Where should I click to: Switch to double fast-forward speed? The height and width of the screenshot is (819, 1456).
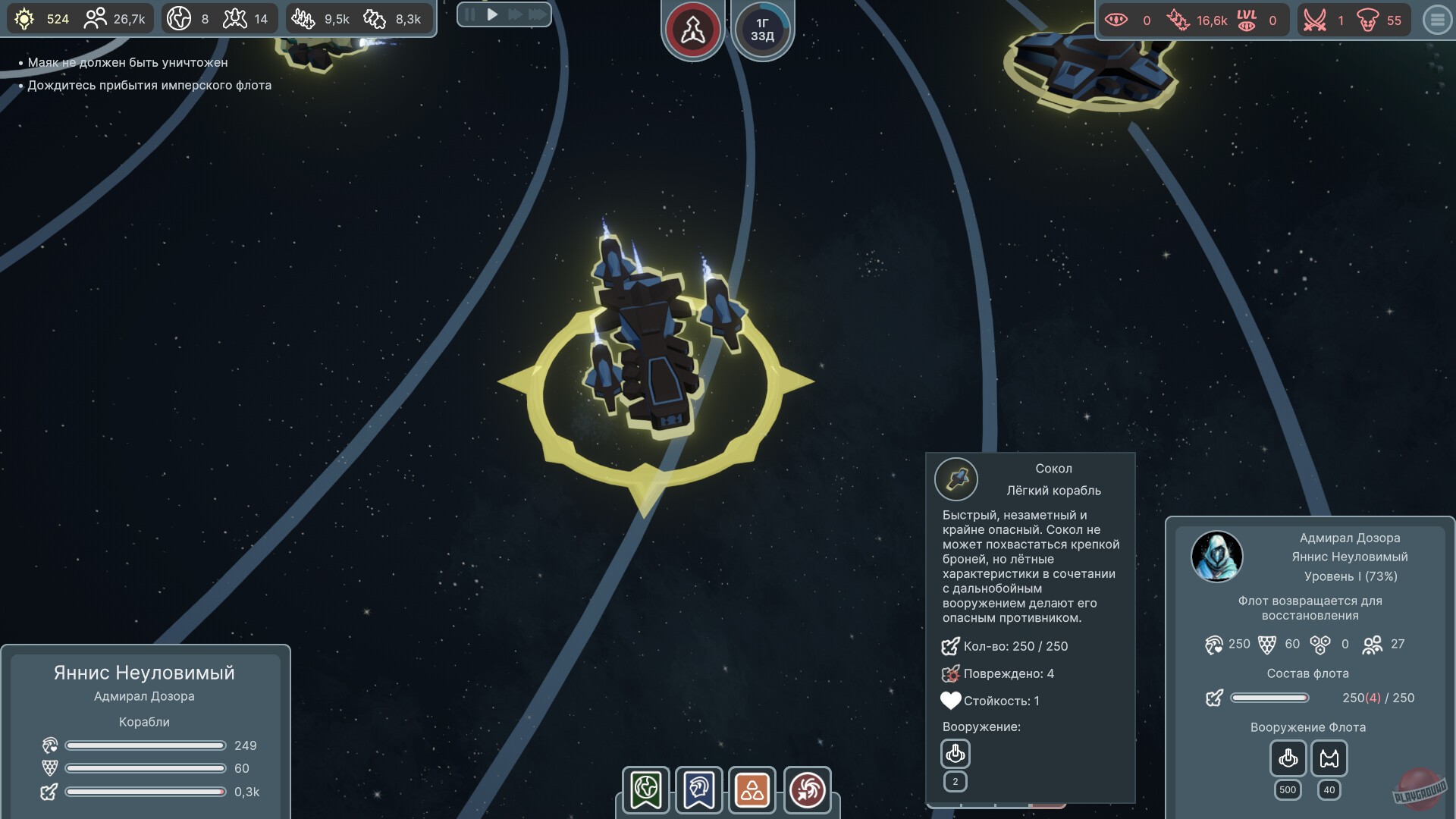tap(515, 14)
